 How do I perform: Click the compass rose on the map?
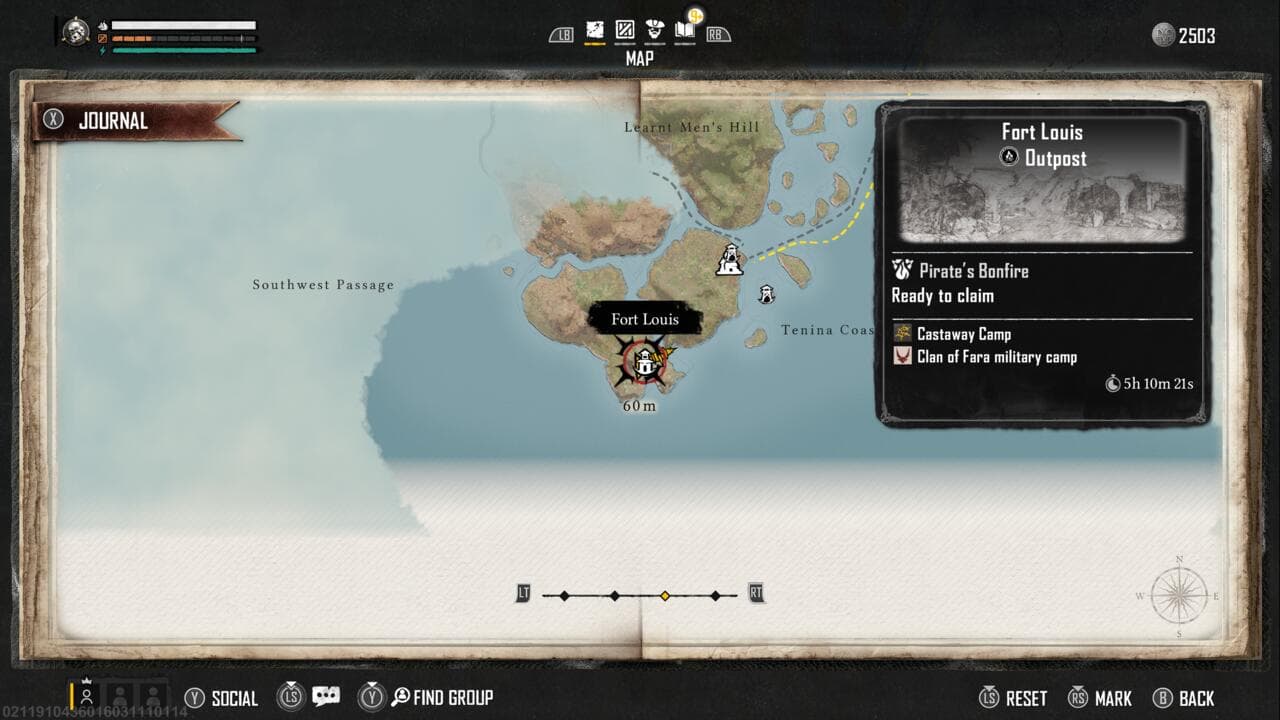click(1179, 596)
